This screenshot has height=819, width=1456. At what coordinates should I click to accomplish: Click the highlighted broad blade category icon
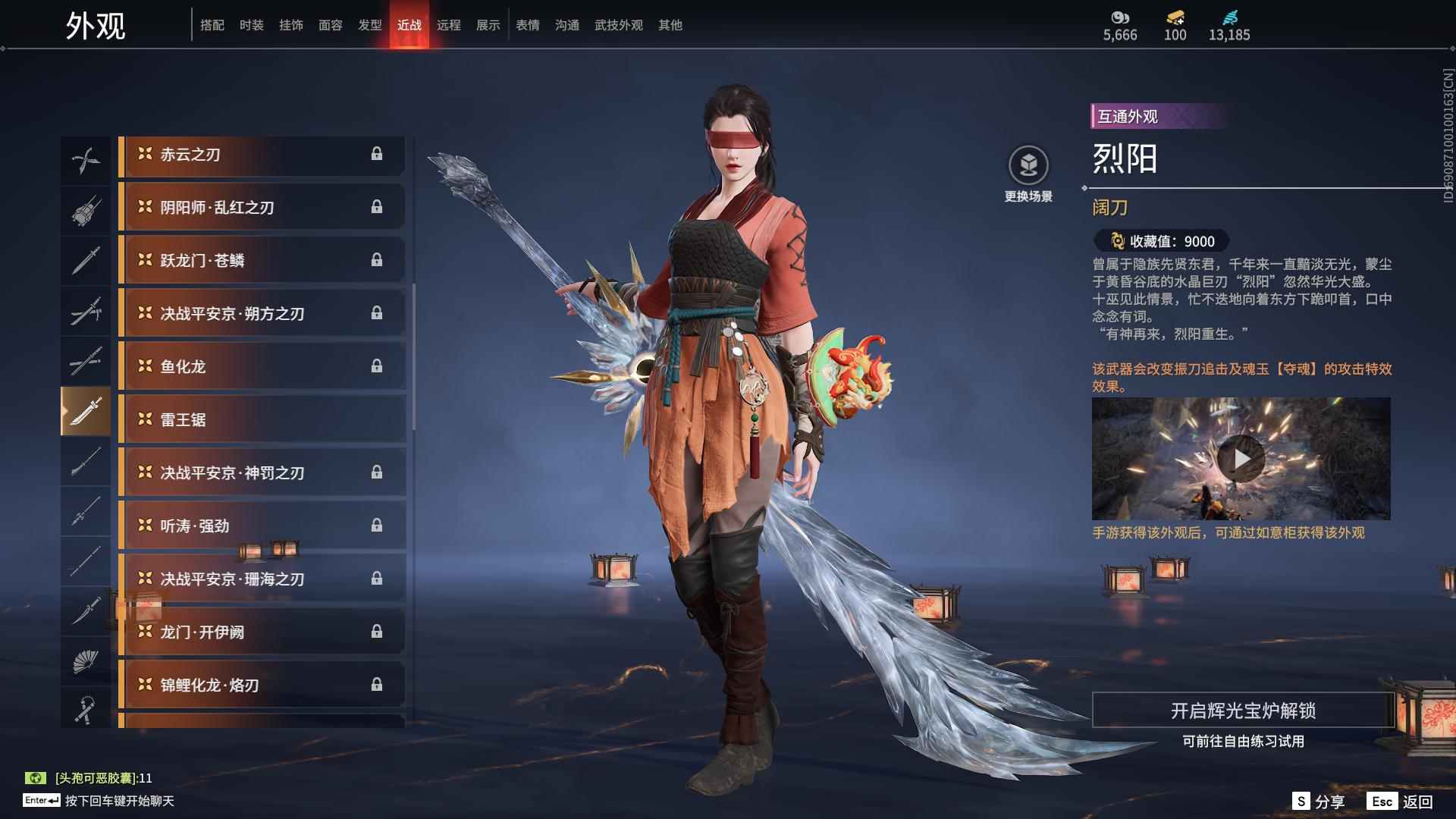click(86, 413)
